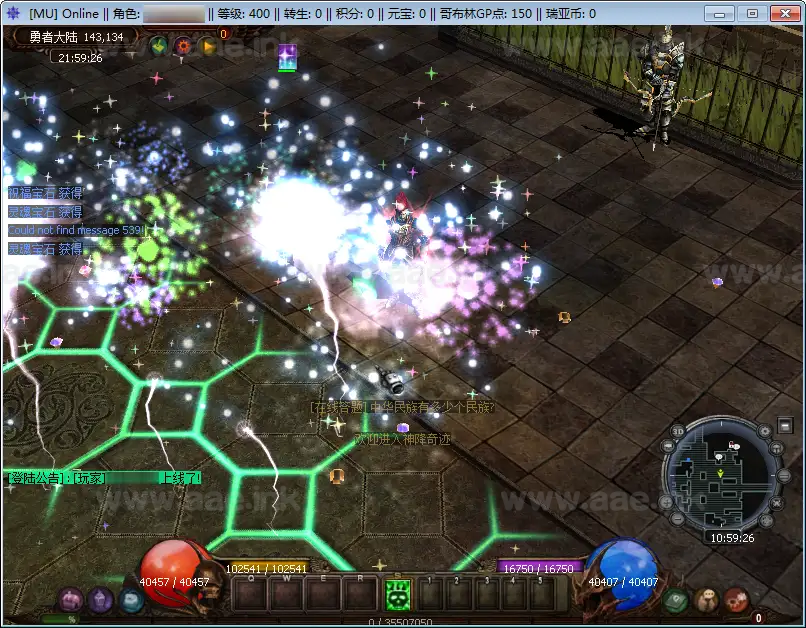Open the chat bubble character icon
806x628 pixels.
click(706, 600)
